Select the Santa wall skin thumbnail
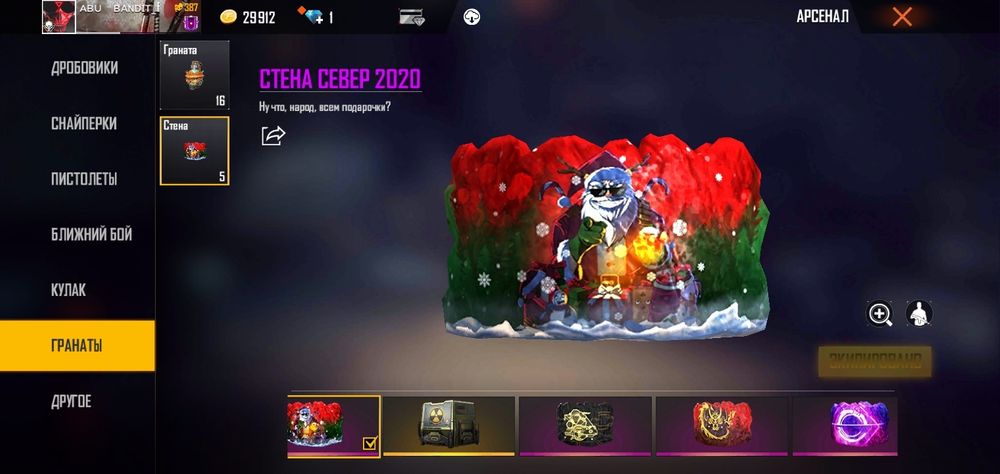Screen dimensions: 1000x474 point(333,425)
